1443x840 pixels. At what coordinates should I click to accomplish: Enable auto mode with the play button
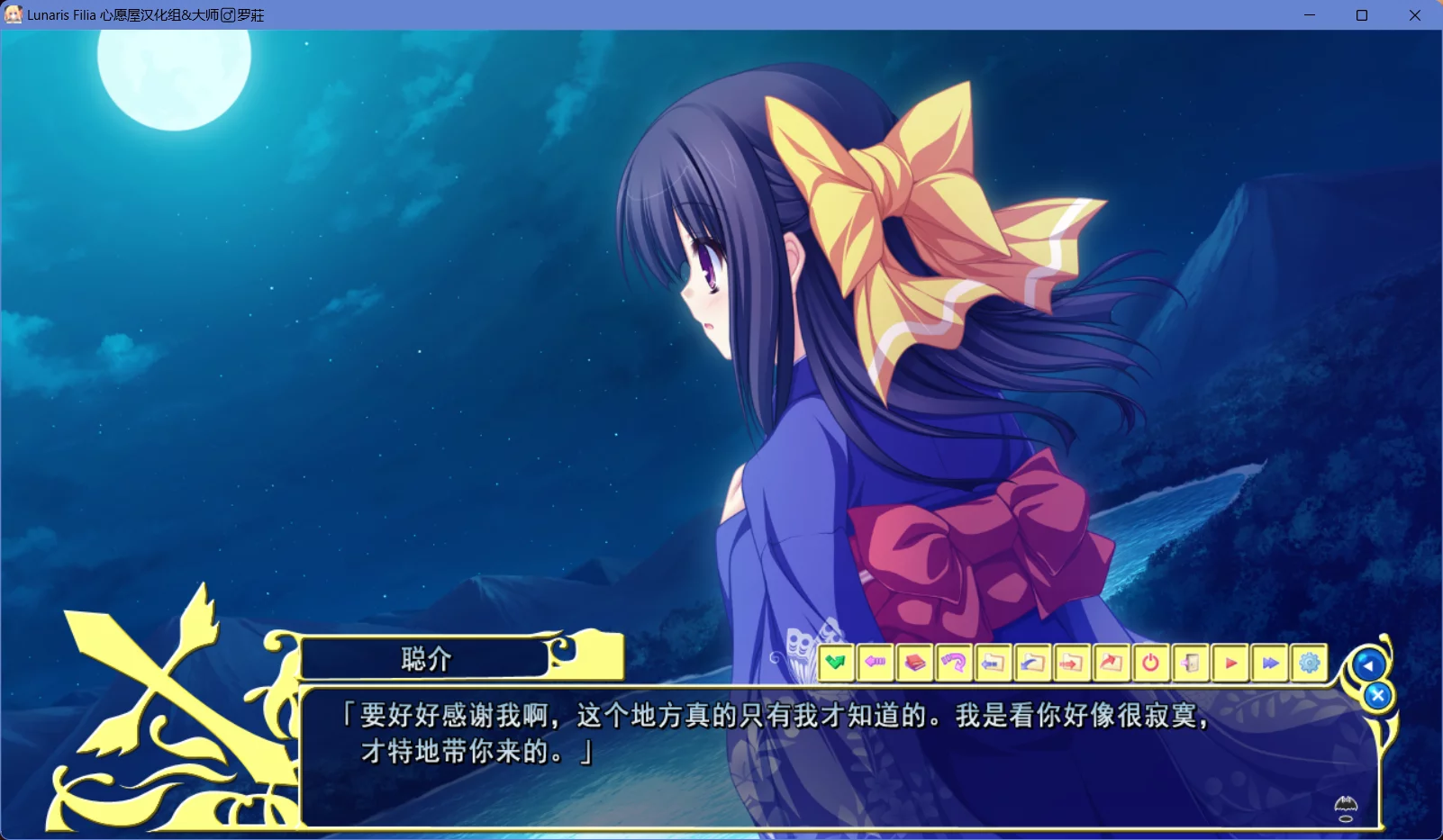1230,664
